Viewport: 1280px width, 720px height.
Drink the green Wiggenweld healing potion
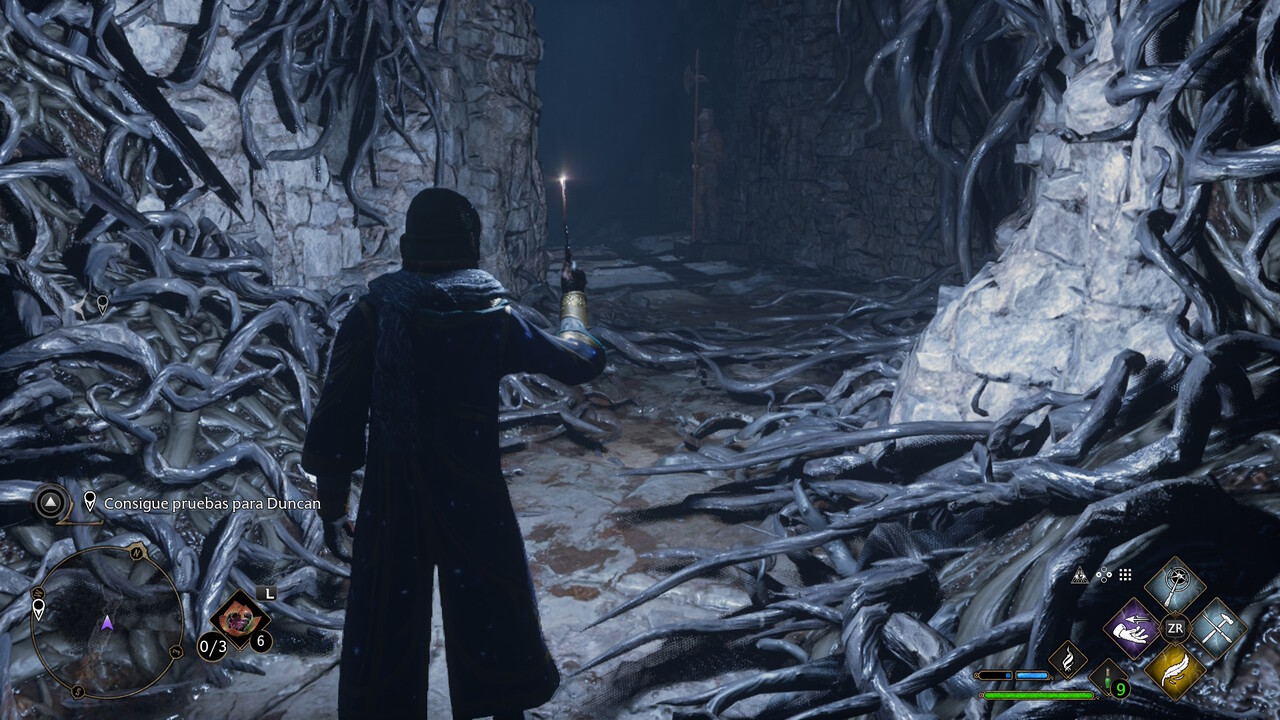tap(1110, 678)
